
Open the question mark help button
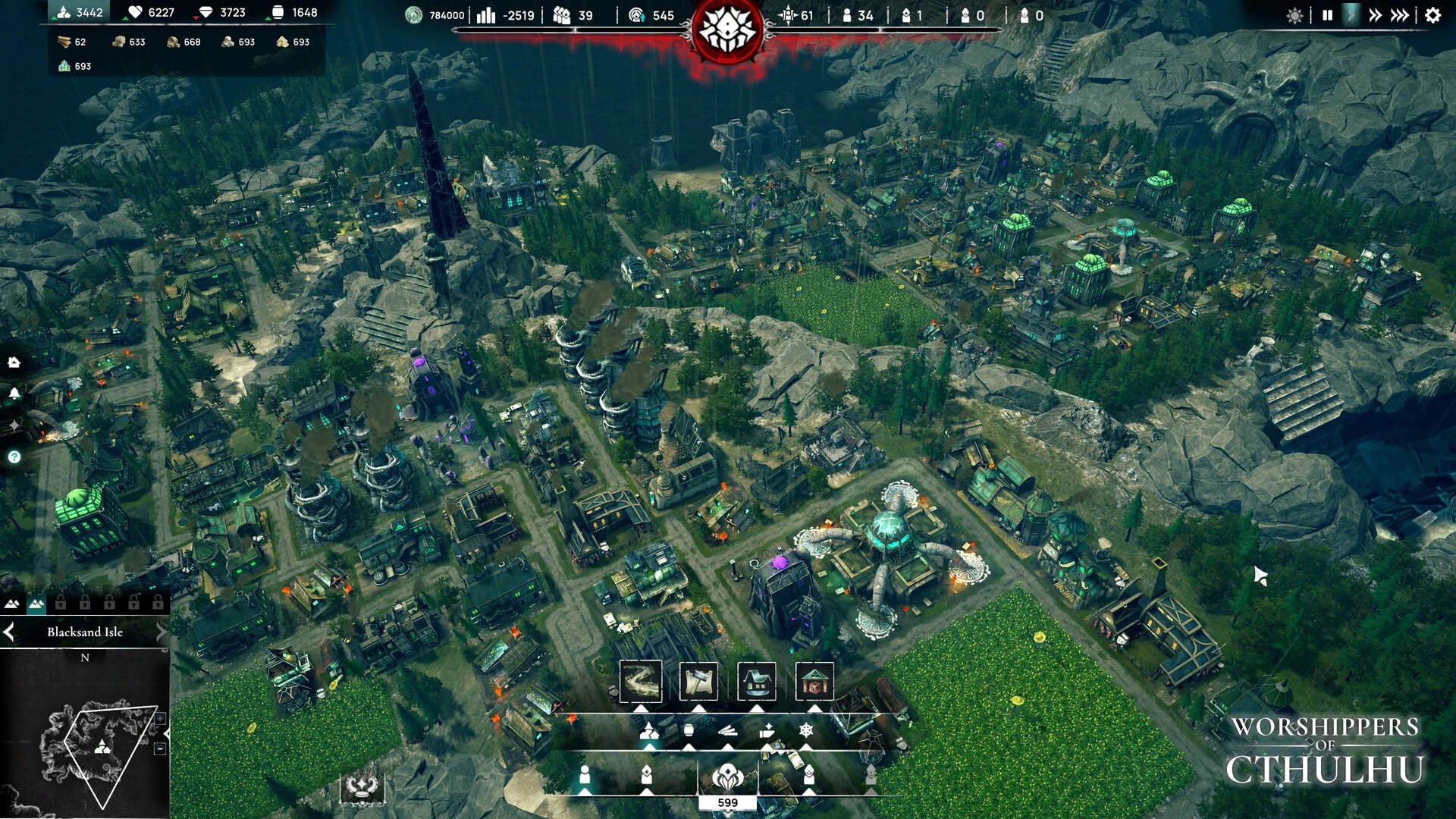pos(14,457)
